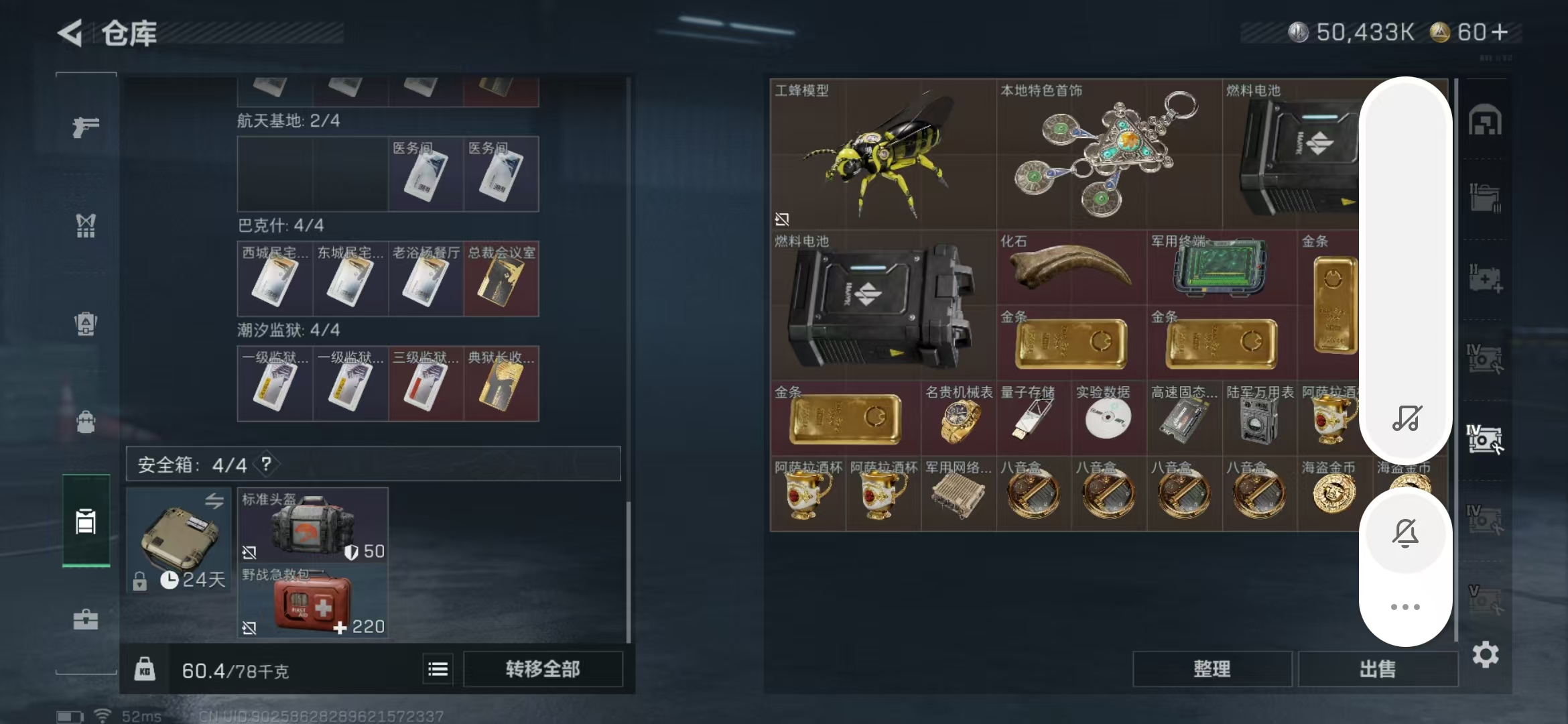The image size is (1568, 724).
Task: Choose the 名贵机械表 luxury watch
Action: tap(958, 420)
